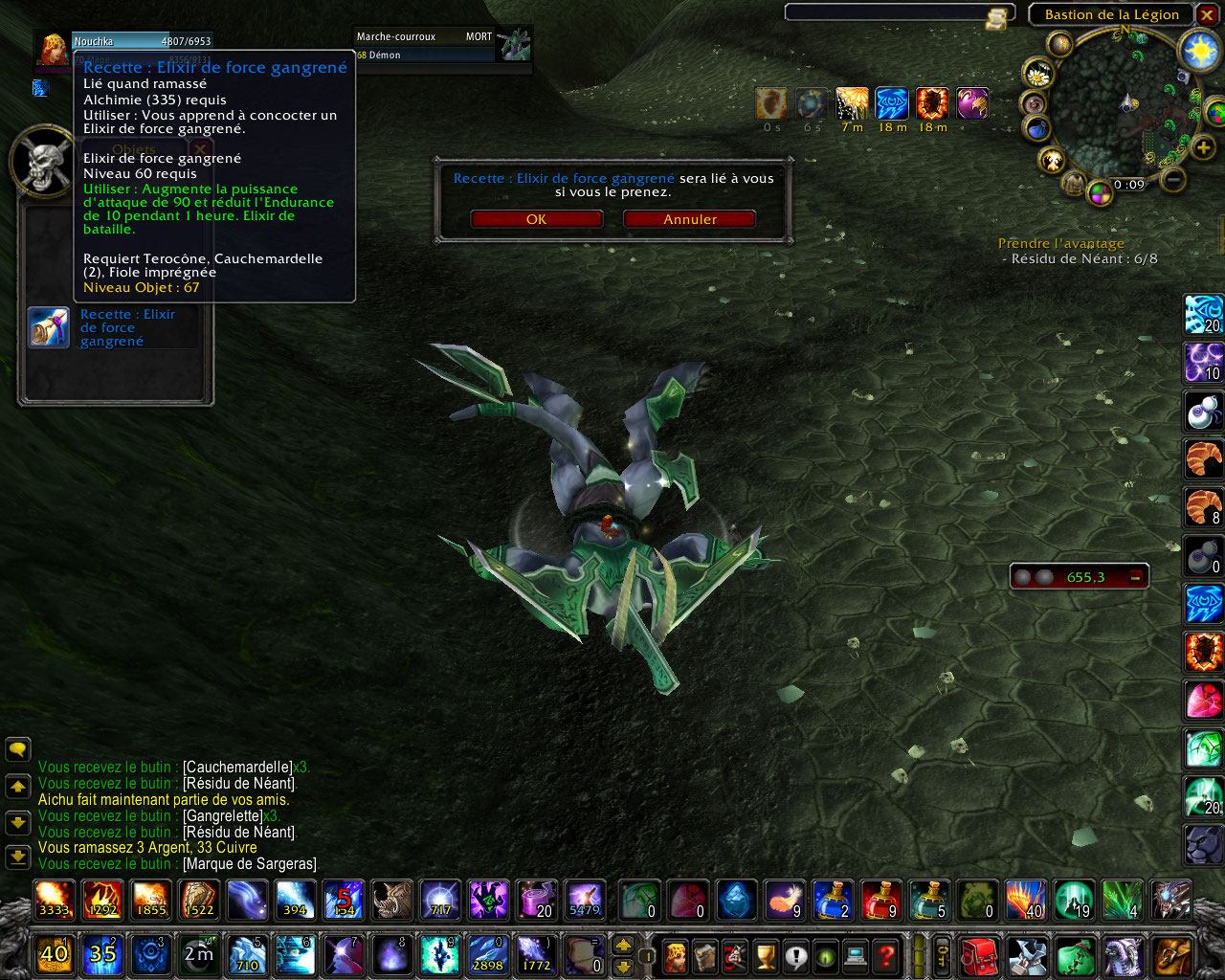Activate the fire spell showing 3333
Screen dimensions: 1225x980
54,900
